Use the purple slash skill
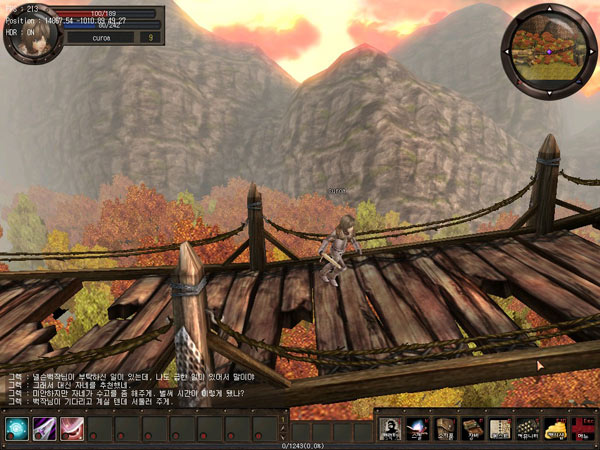600x450 pixels. click(x=45, y=429)
